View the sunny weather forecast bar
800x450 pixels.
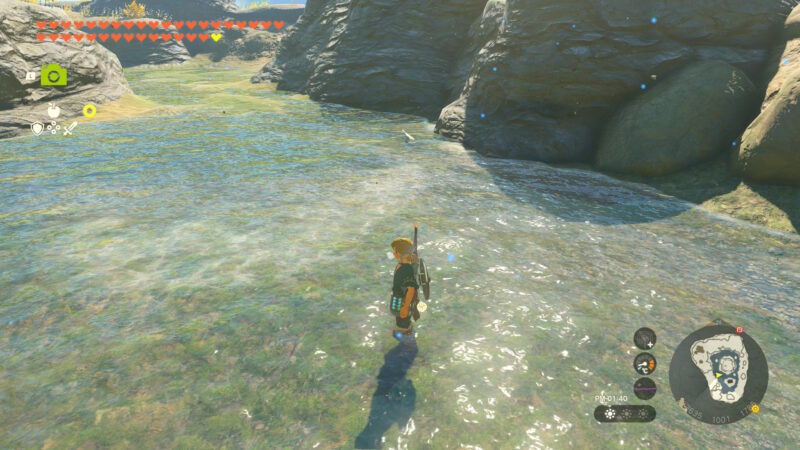[625, 413]
